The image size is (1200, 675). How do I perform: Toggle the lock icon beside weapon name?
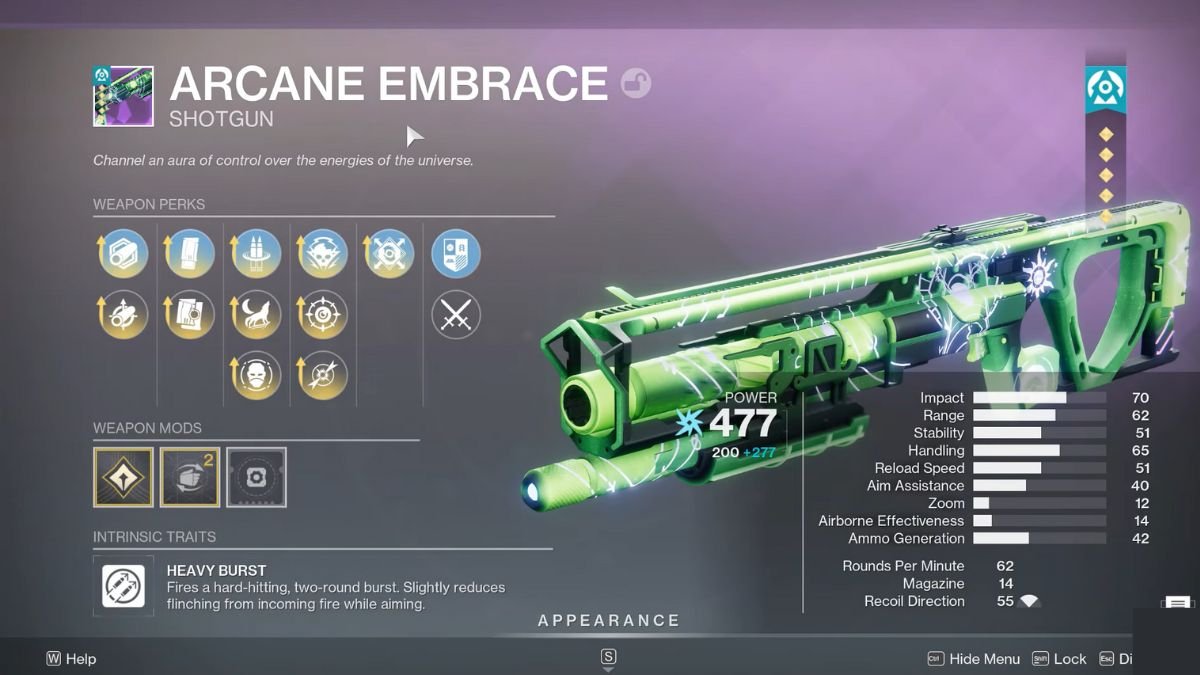635,83
